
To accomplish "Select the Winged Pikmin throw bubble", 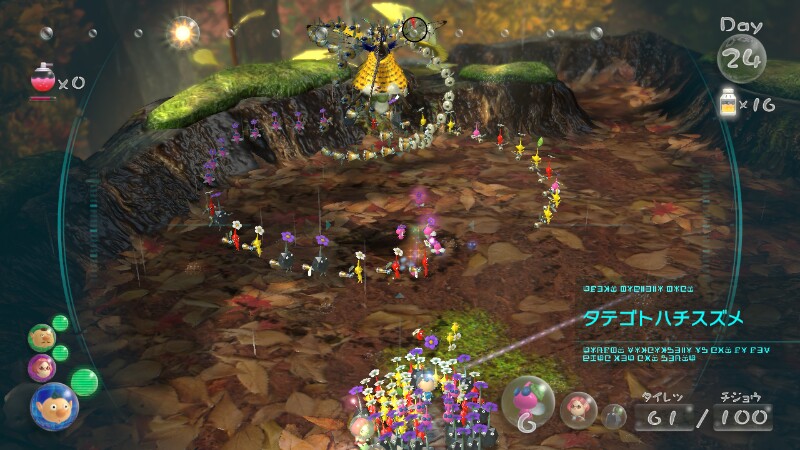I will (x=527, y=400).
